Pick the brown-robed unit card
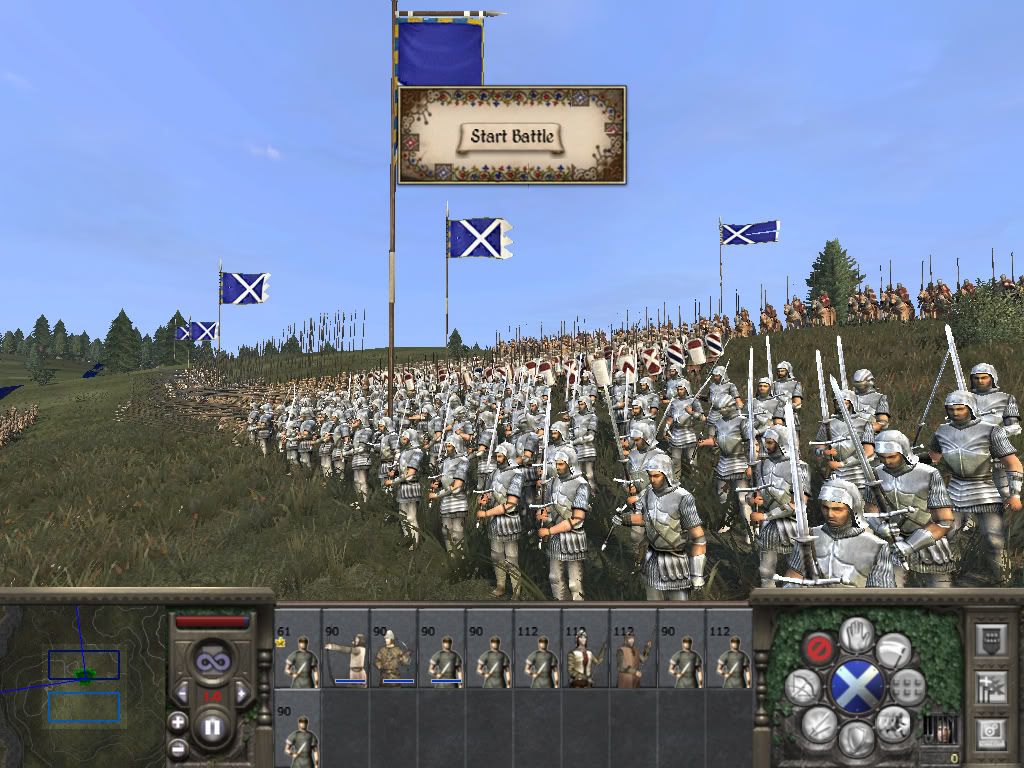The width and height of the screenshot is (1024, 768). coord(633,648)
